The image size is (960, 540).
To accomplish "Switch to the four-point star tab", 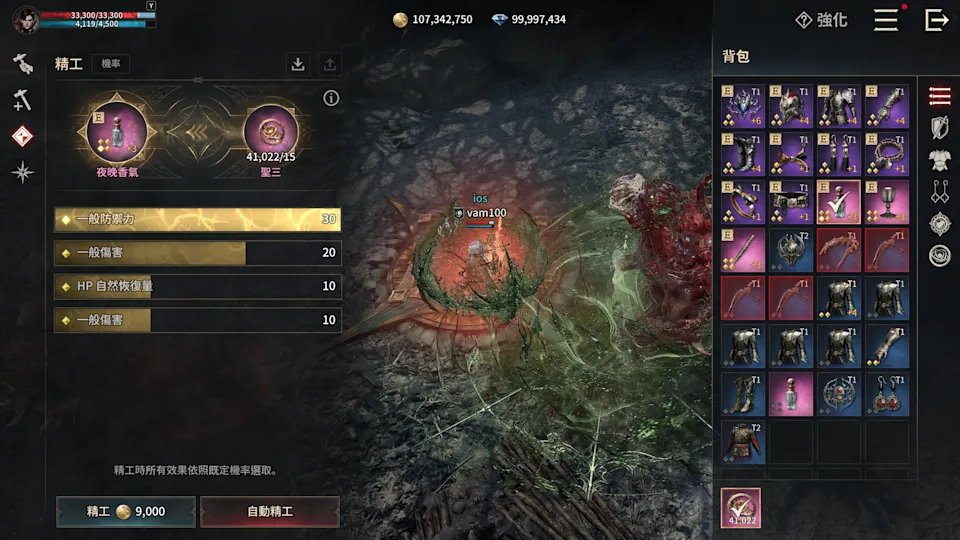I will [23, 172].
